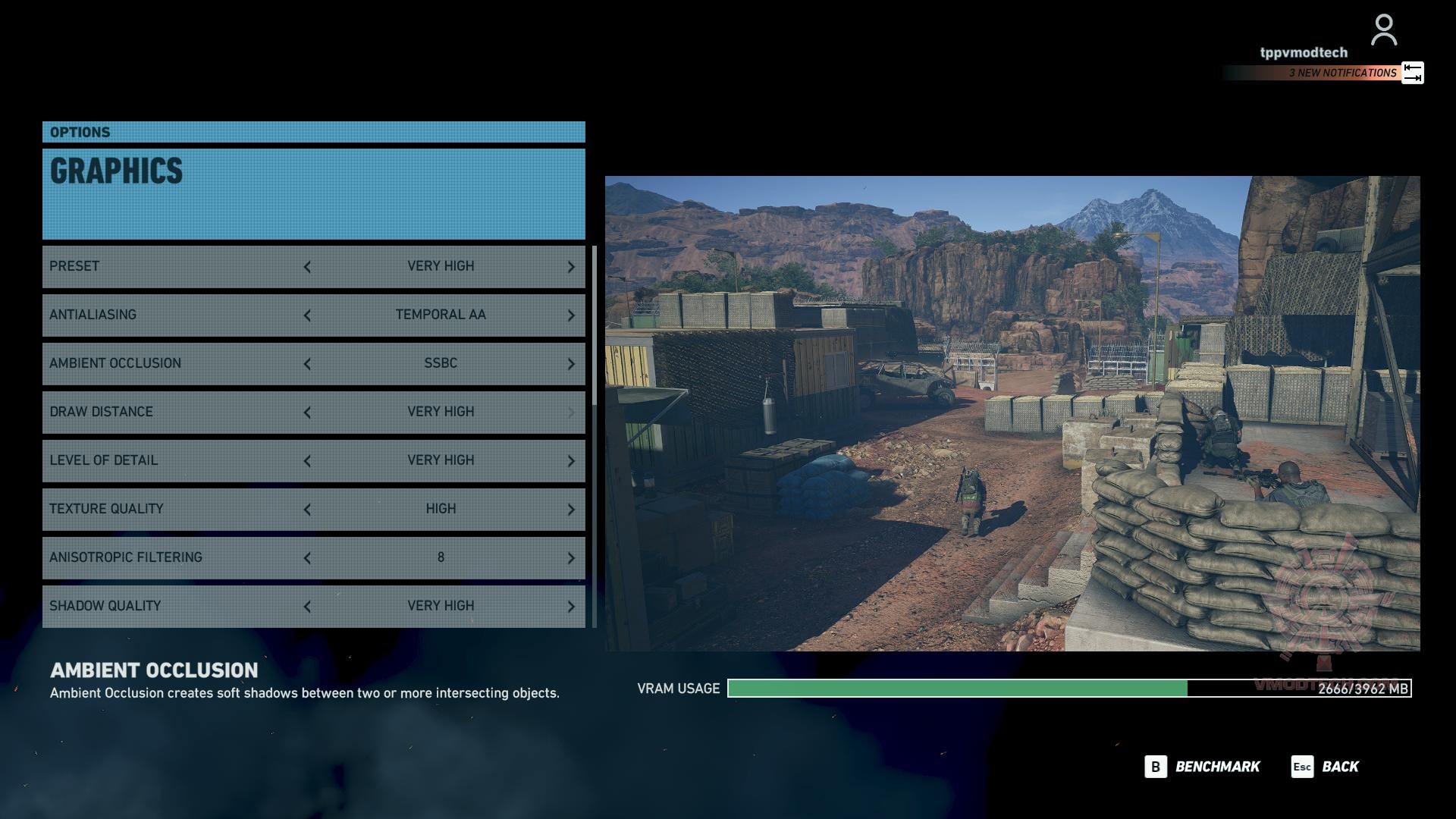Lower Anisotropic Filtering below 8
1456x819 pixels.
click(x=307, y=558)
